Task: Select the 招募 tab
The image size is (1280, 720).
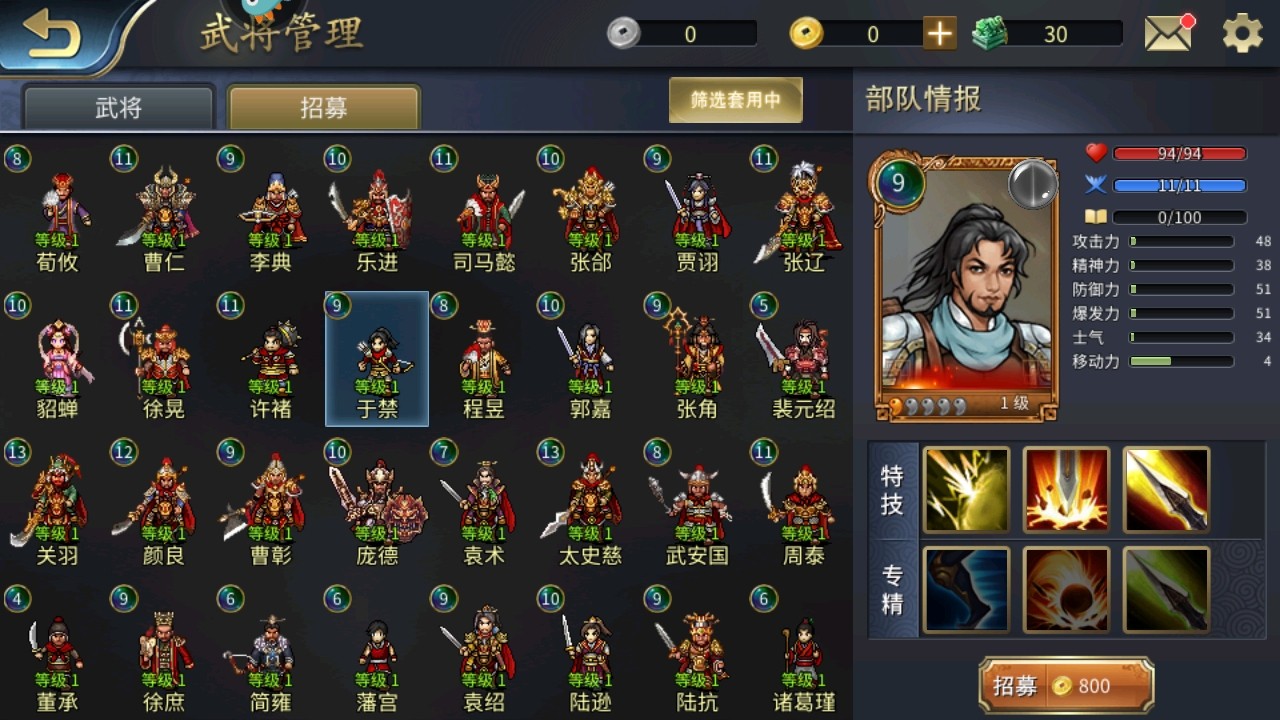Action: point(324,108)
